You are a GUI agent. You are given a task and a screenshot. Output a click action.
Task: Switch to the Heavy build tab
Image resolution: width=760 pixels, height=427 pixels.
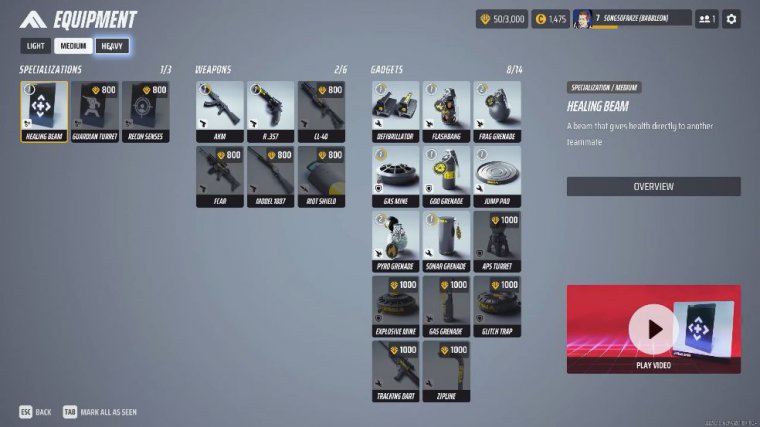coord(112,46)
